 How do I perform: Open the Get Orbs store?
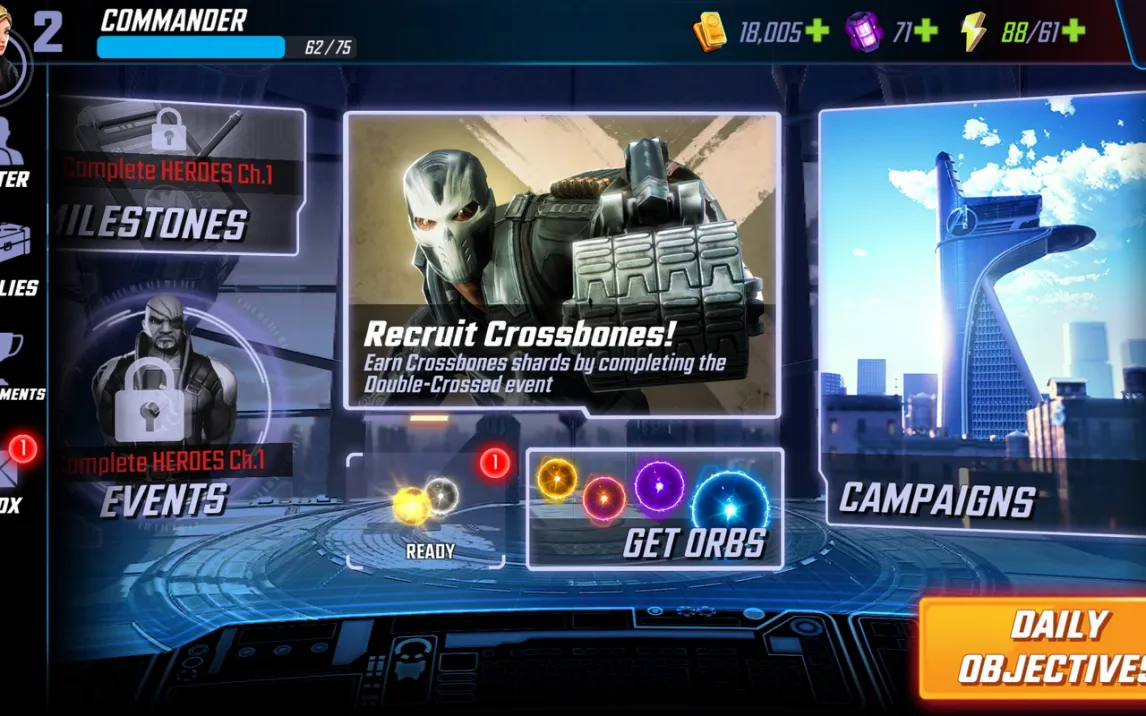click(x=655, y=508)
